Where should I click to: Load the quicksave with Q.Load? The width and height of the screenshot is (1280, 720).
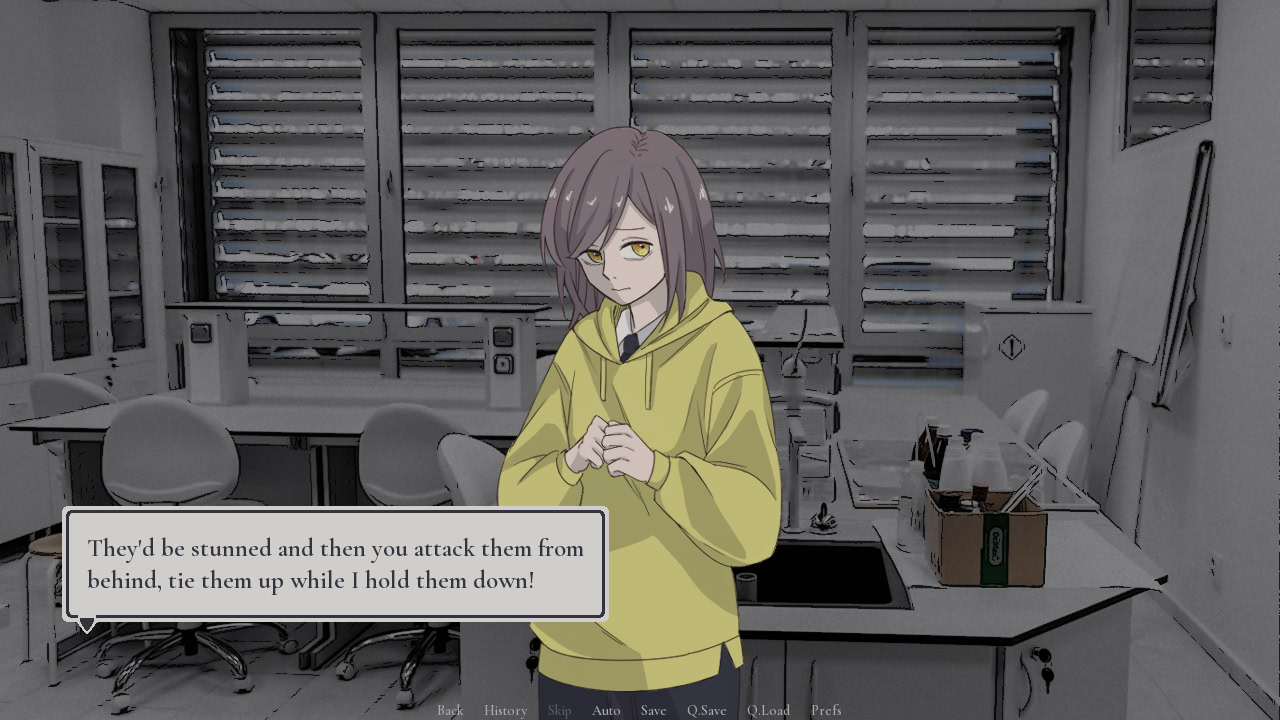(x=768, y=710)
